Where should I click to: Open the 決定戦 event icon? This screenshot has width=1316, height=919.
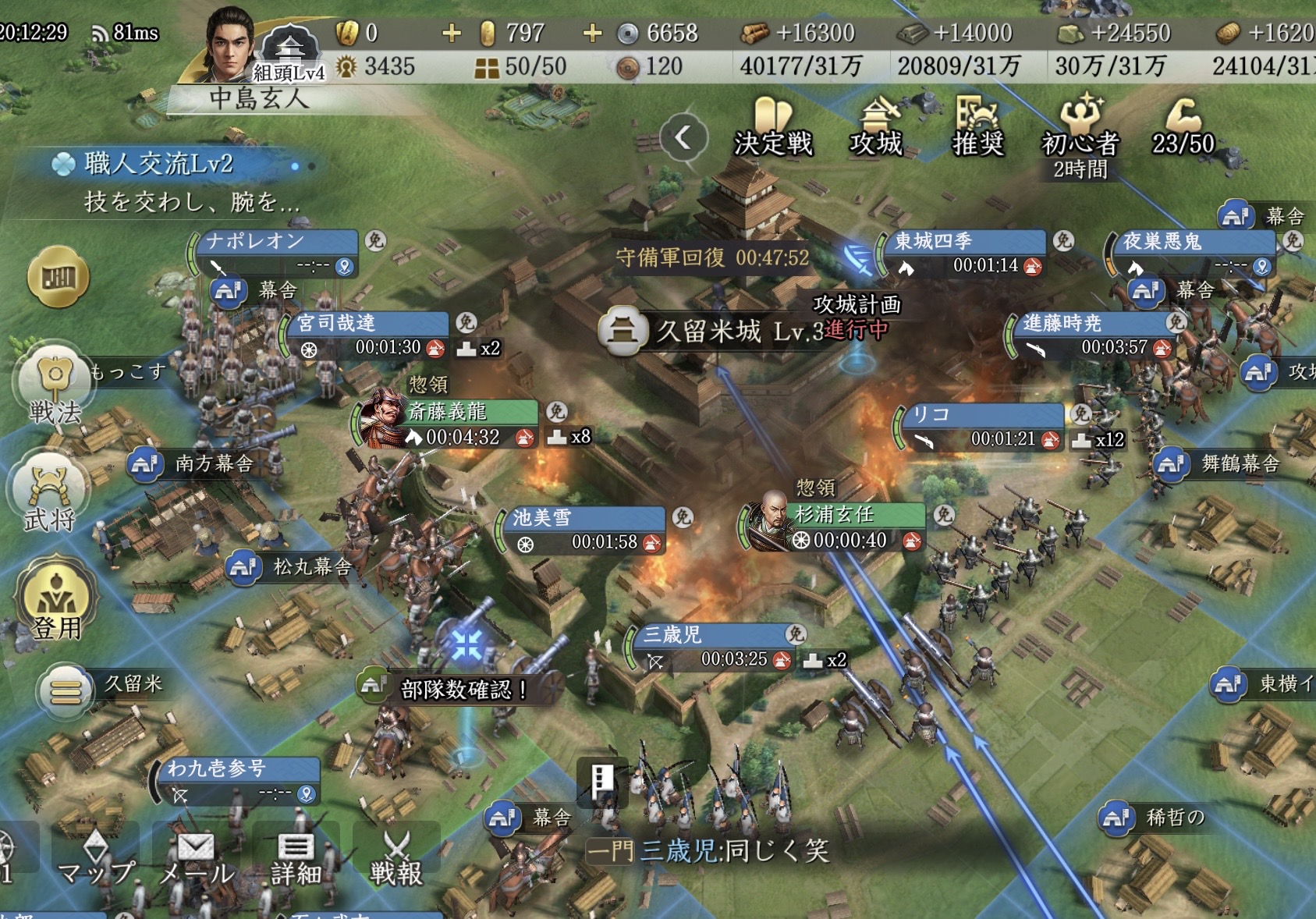pyautogui.click(x=772, y=127)
